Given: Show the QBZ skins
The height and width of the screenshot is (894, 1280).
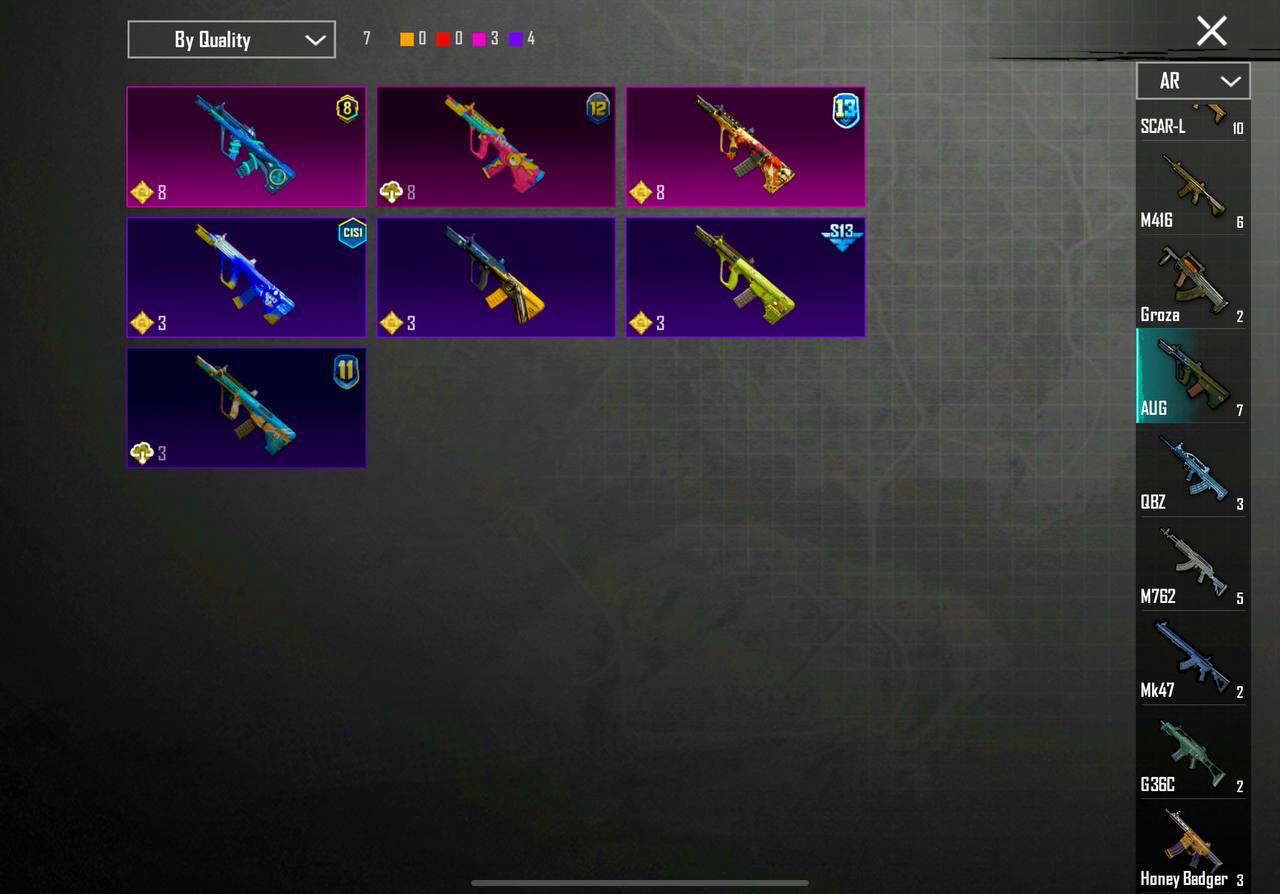Looking at the screenshot, I should [x=1192, y=472].
